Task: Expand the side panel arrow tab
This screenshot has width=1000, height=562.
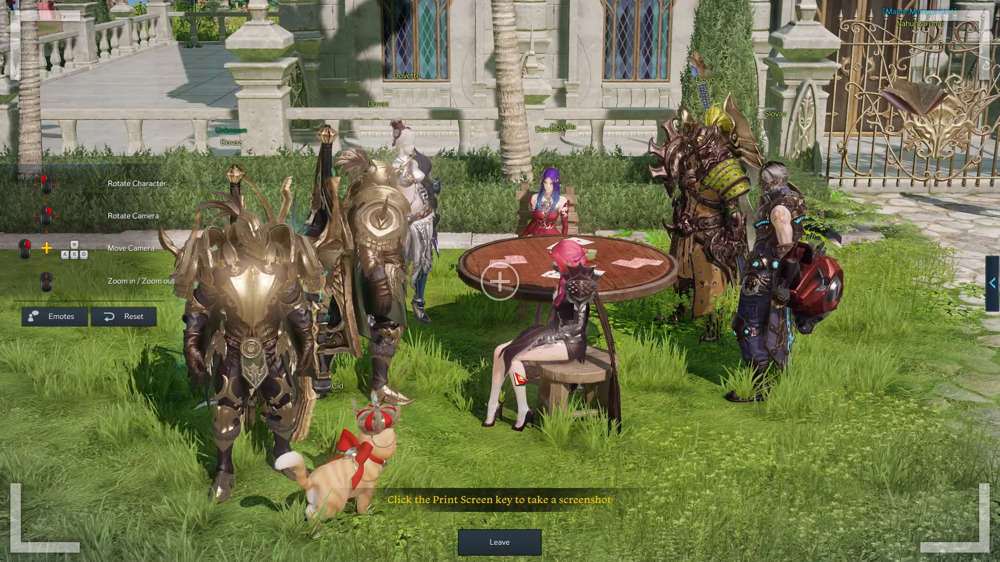Action: 992,283
